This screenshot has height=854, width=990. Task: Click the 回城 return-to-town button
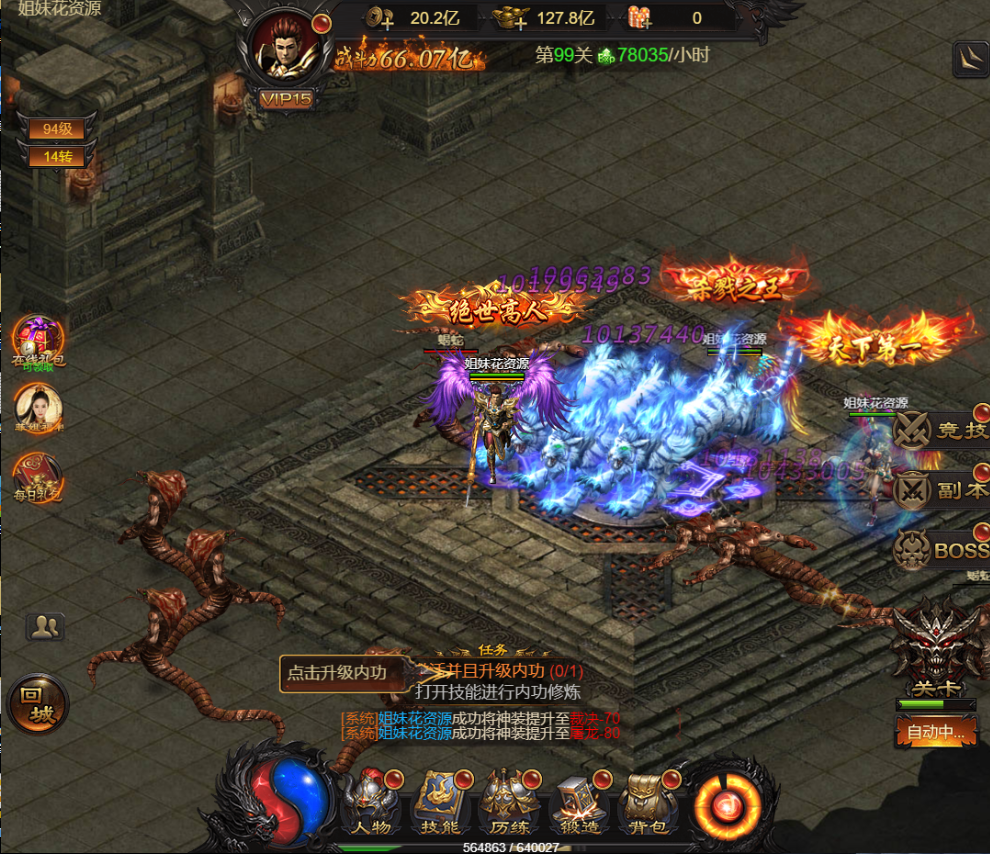point(38,703)
